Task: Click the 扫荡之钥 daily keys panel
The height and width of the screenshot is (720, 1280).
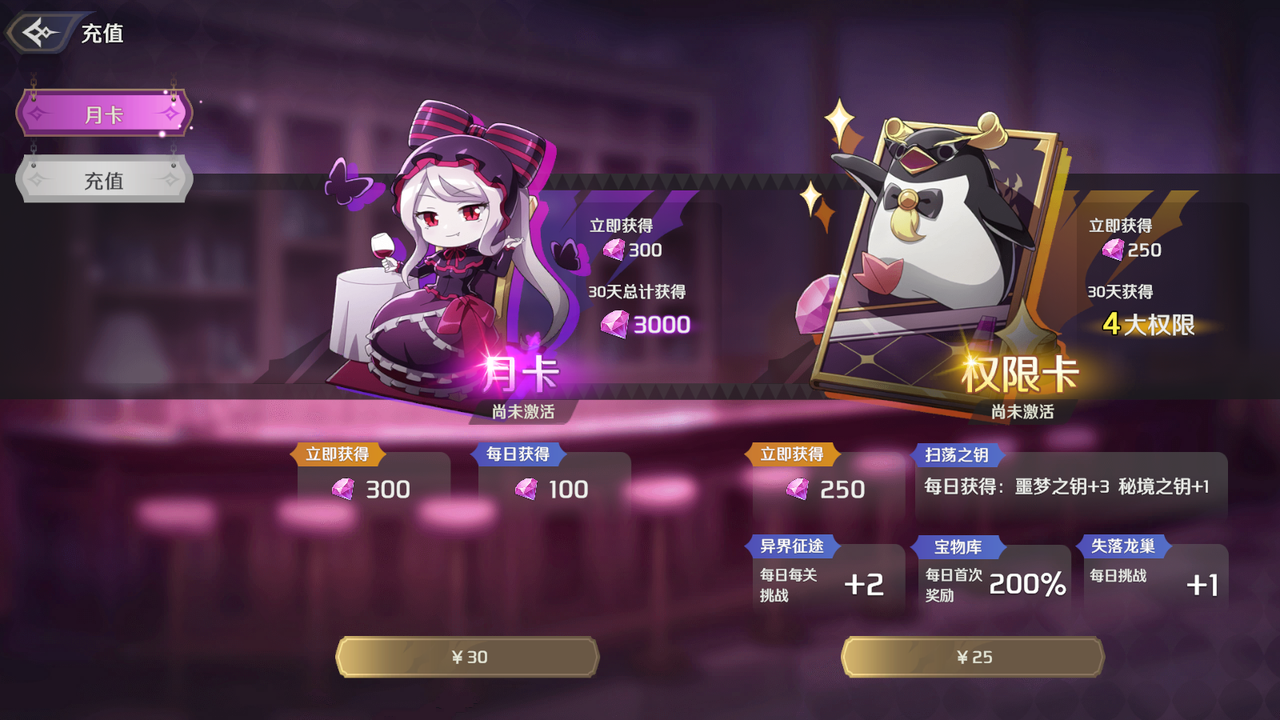Action: pos(1070,480)
